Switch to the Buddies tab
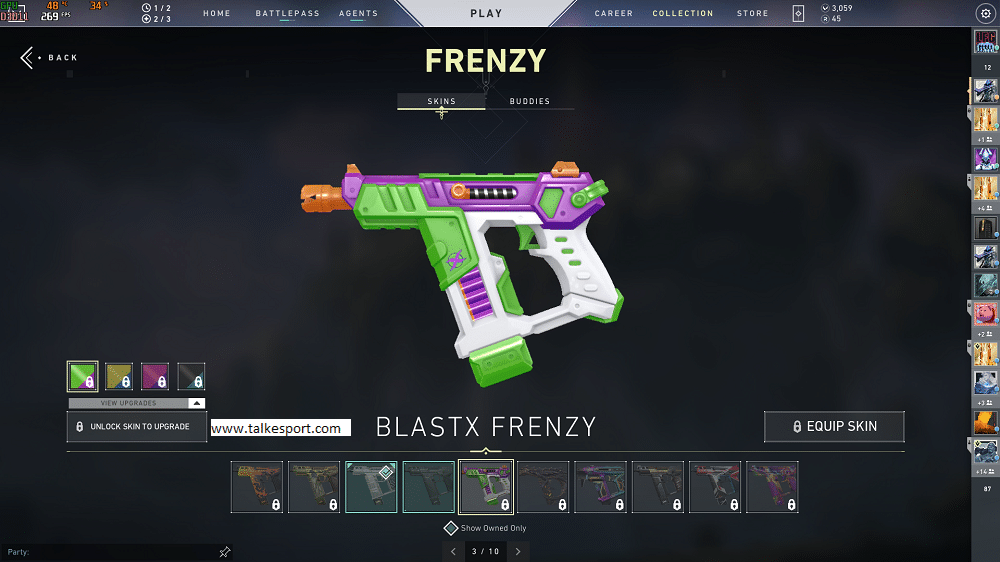 click(529, 101)
